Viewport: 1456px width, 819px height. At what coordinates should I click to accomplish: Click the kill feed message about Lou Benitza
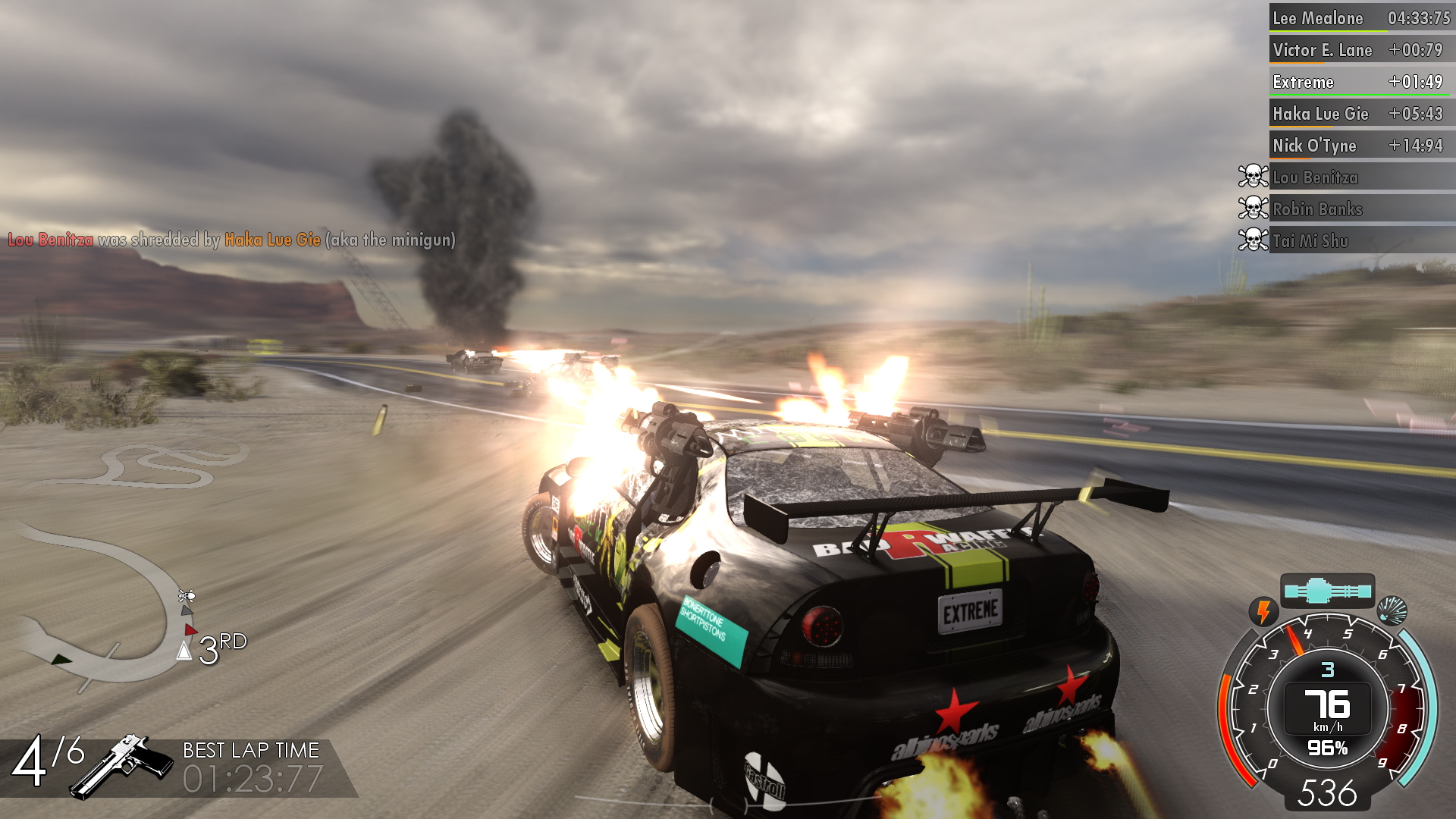(227, 241)
